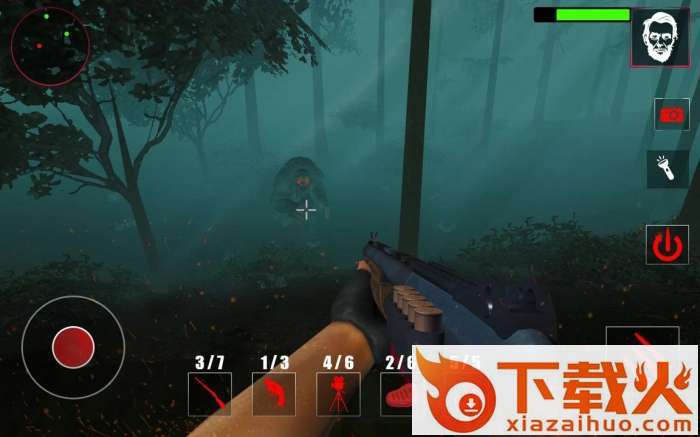Touch the red virtual joystick
The height and width of the screenshot is (437, 700).
pos(73,347)
